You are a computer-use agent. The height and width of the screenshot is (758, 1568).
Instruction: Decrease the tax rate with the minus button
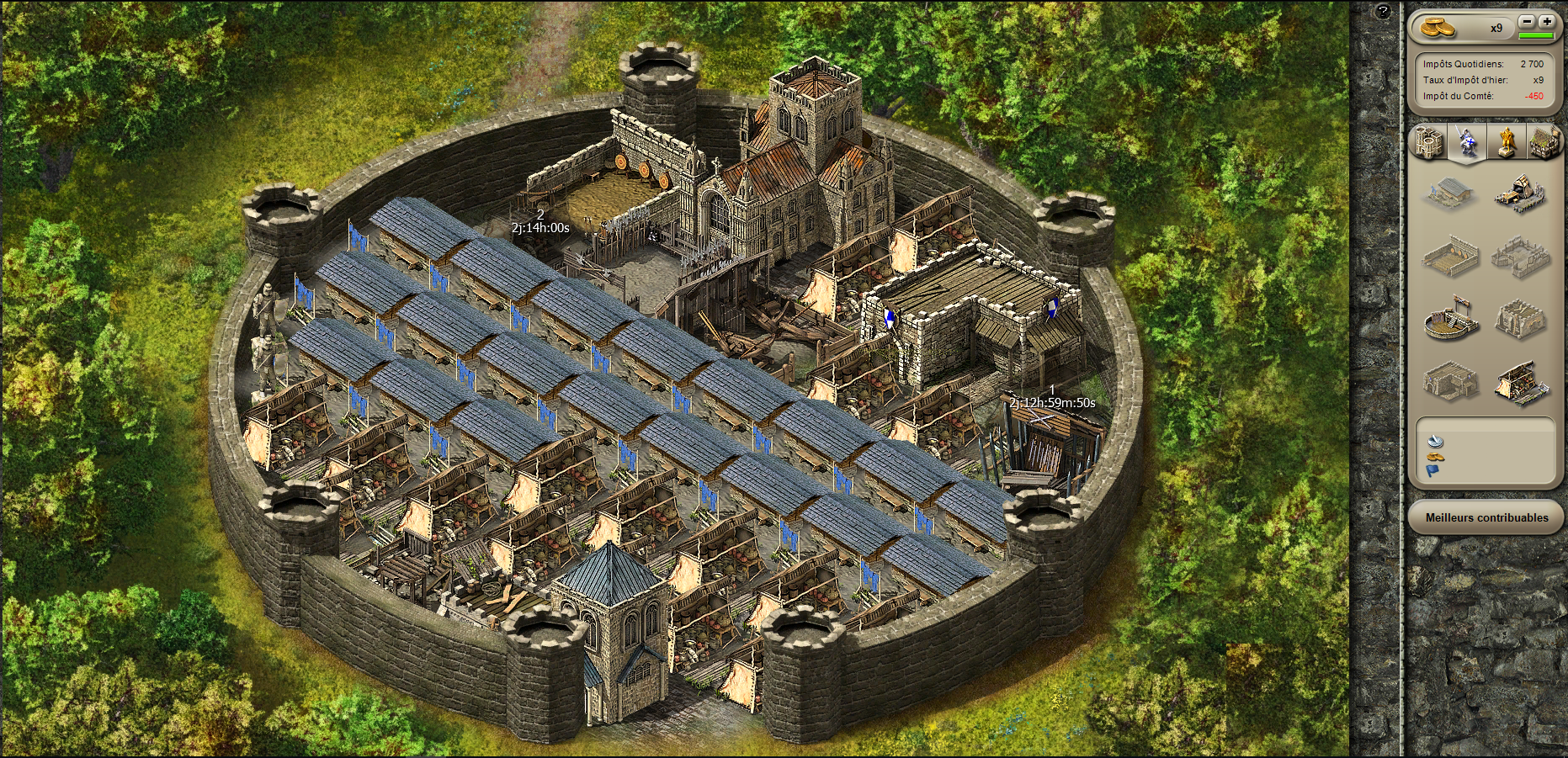[1527, 22]
